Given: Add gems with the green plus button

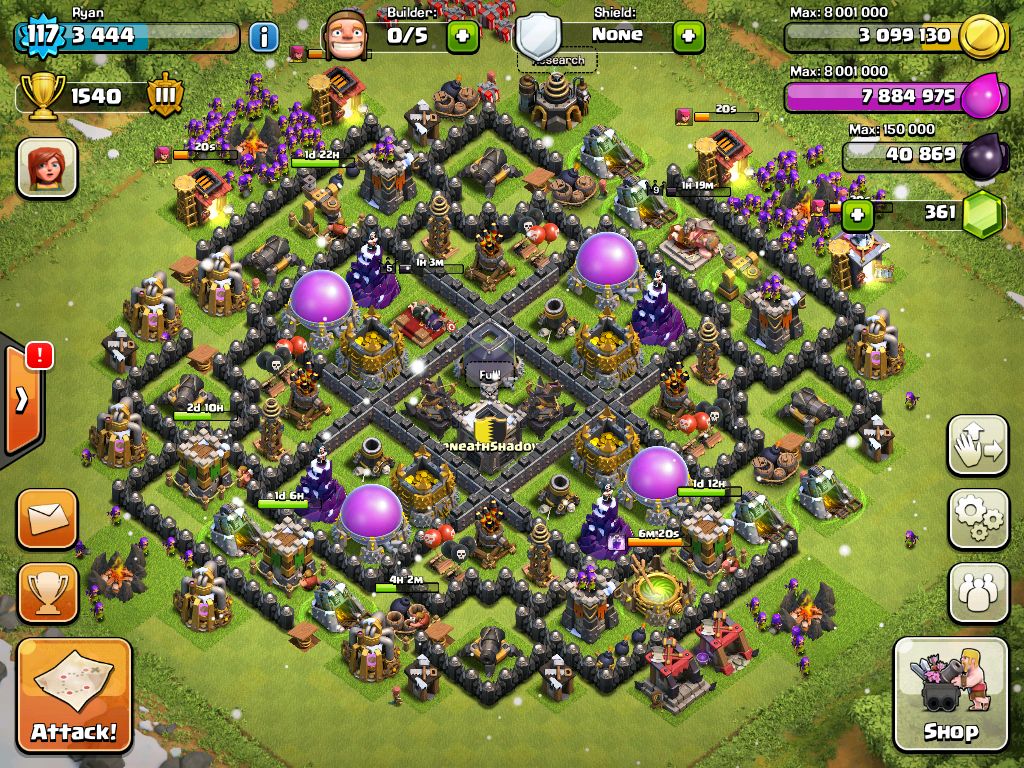Looking at the screenshot, I should pos(856,213).
